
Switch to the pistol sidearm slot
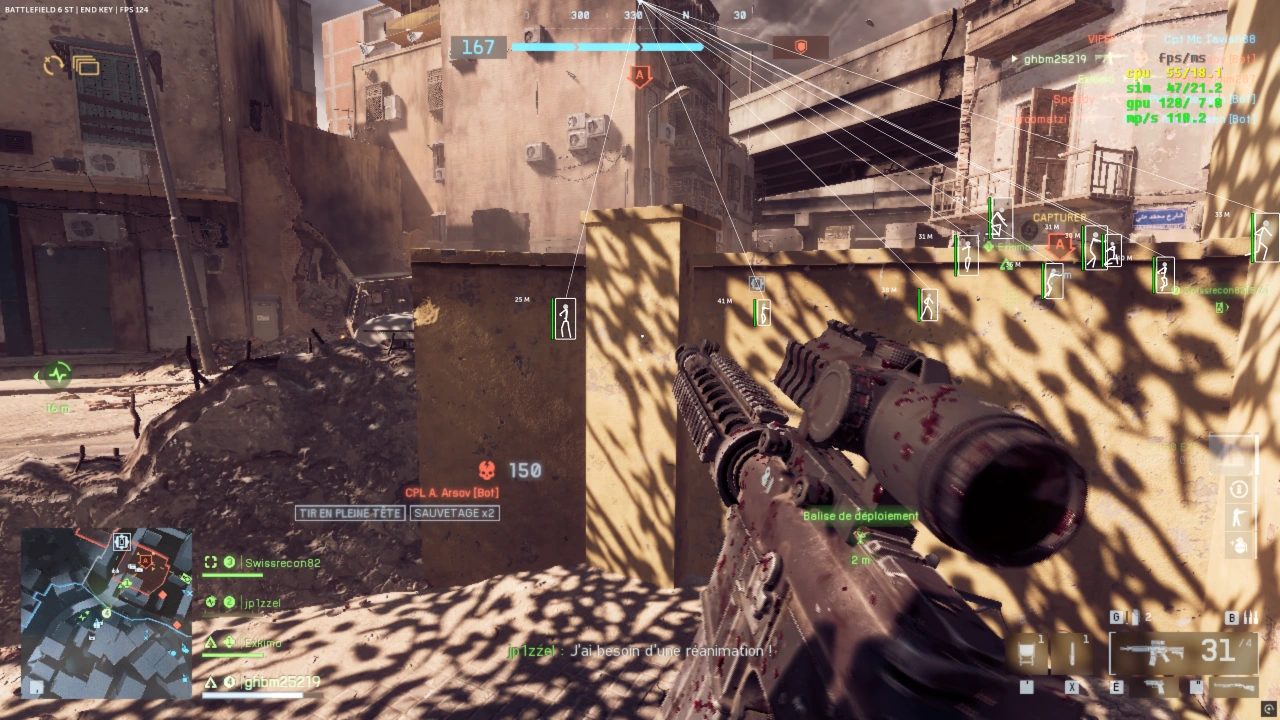(1155, 687)
